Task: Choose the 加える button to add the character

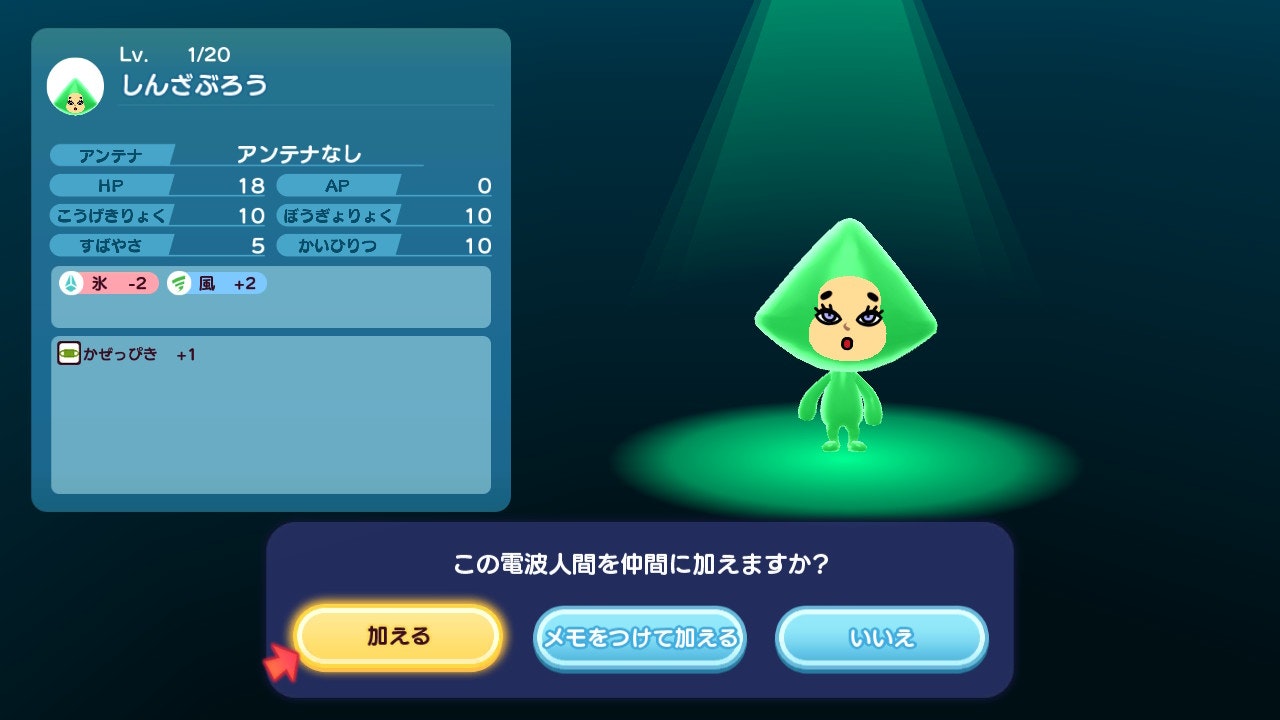Action: [x=398, y=637]
